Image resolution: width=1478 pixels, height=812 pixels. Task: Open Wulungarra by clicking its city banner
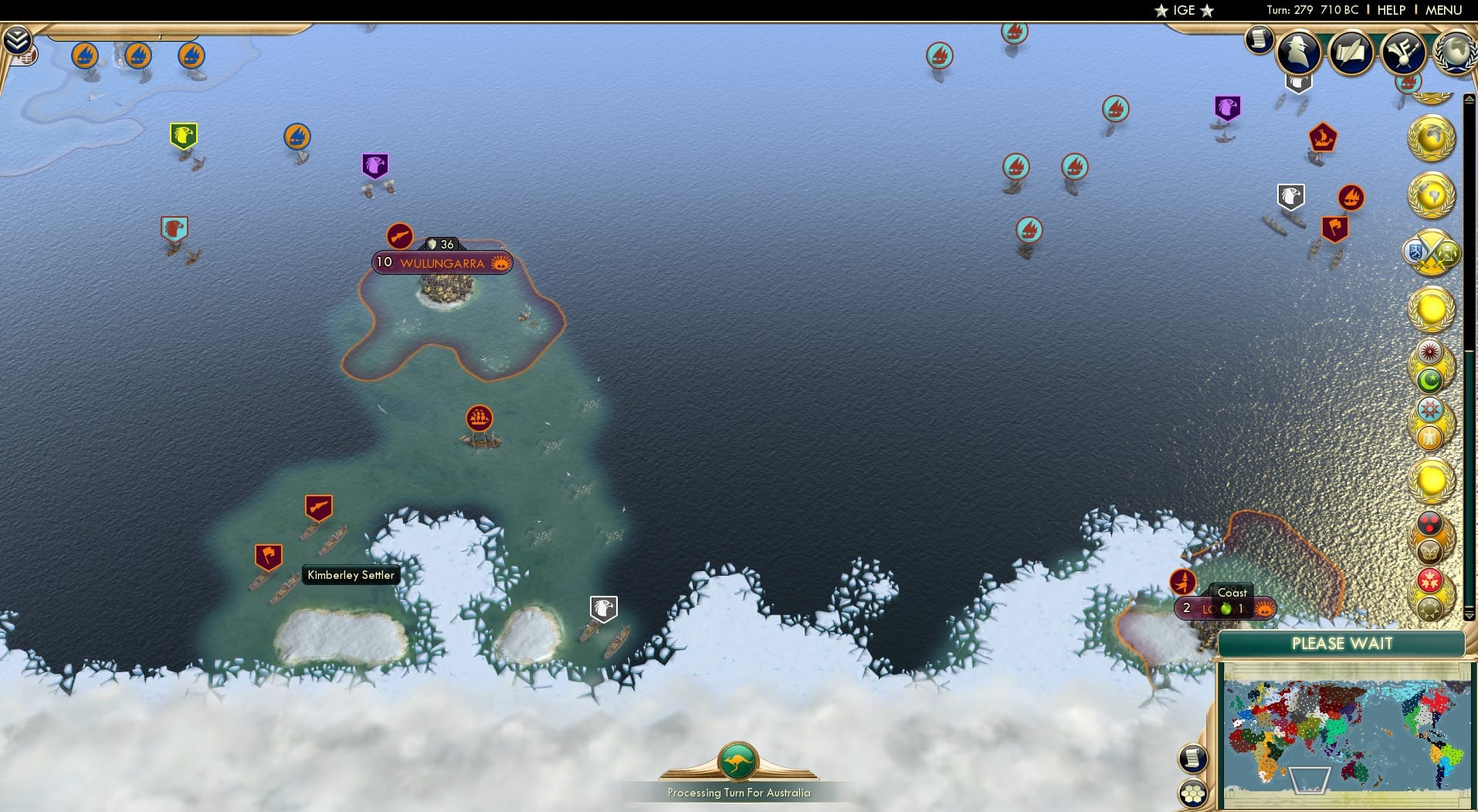tap(440, 262)
